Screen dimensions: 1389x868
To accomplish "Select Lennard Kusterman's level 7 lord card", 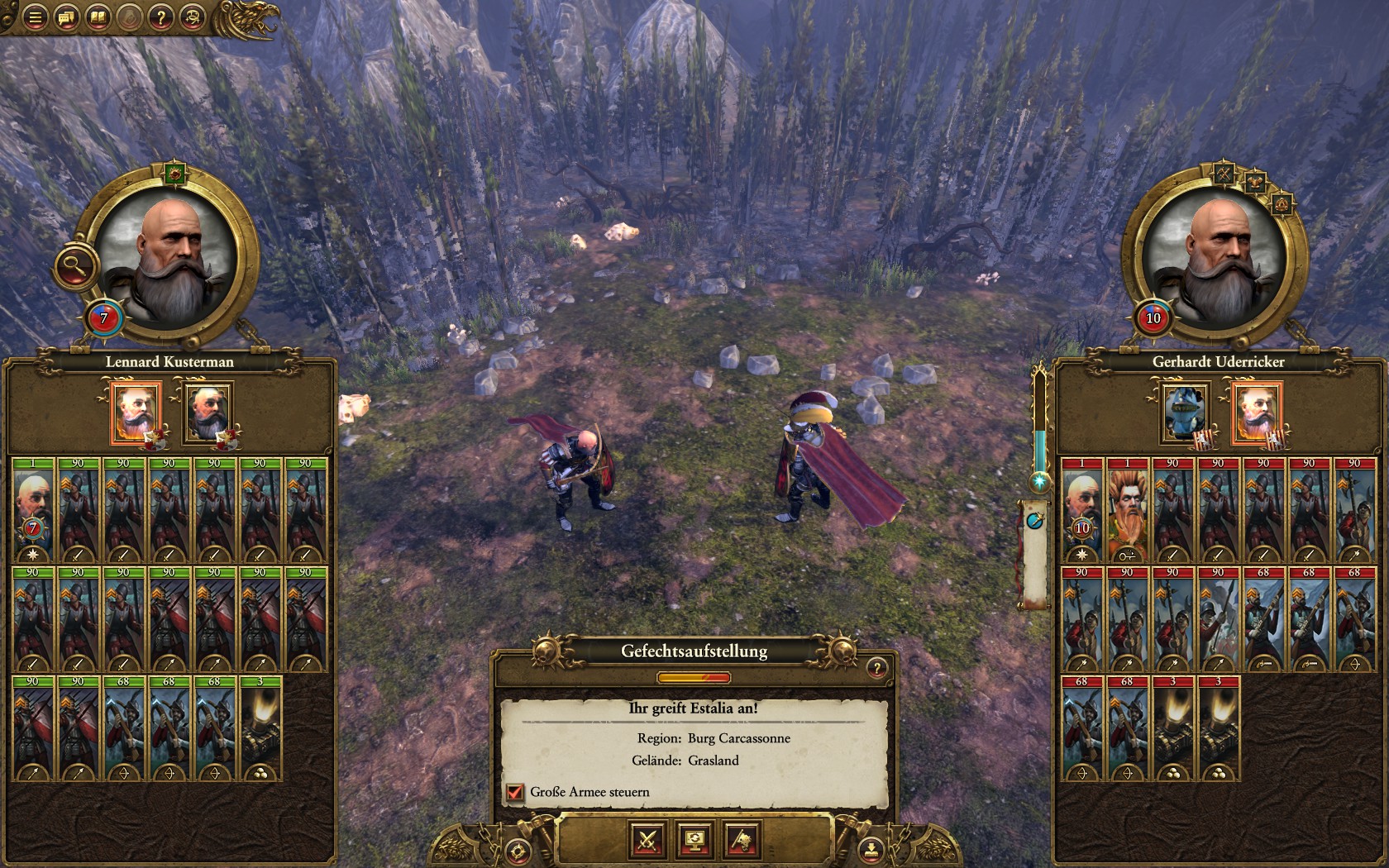I will coord(33,510).
